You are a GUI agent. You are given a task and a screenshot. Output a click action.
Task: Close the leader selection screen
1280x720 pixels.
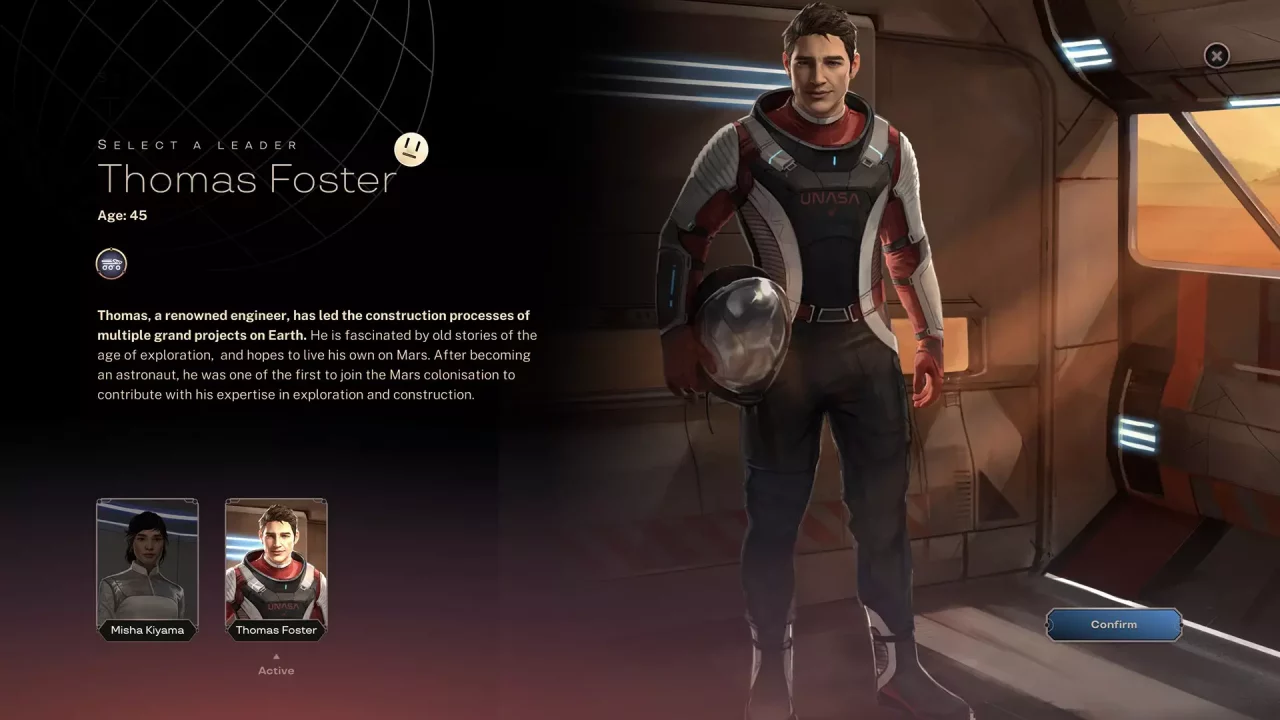pos(1216,56)
